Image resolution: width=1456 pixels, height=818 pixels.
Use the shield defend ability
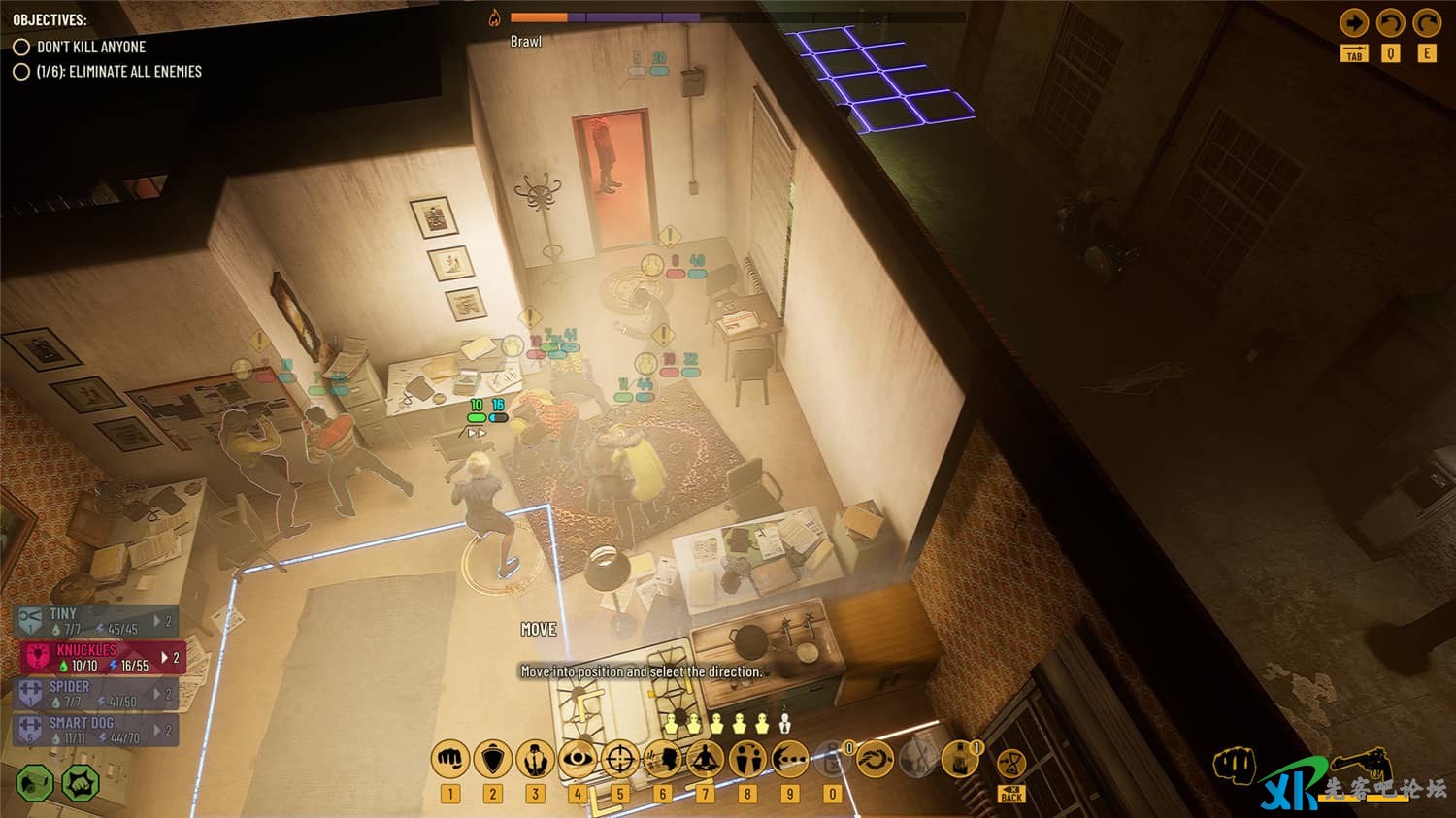(x=493, y=759)
